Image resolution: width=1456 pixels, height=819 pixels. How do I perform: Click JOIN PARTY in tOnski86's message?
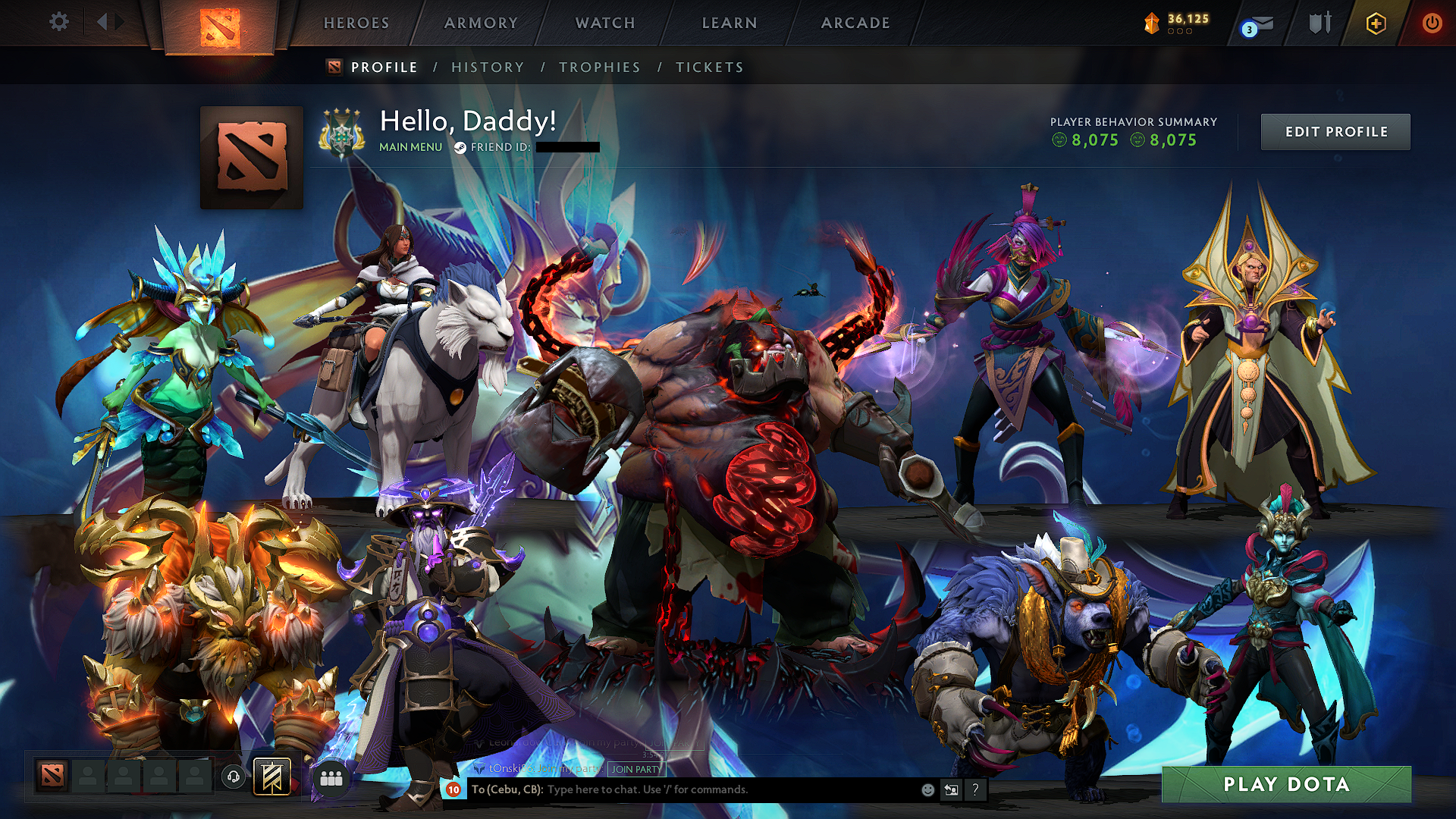635,770
